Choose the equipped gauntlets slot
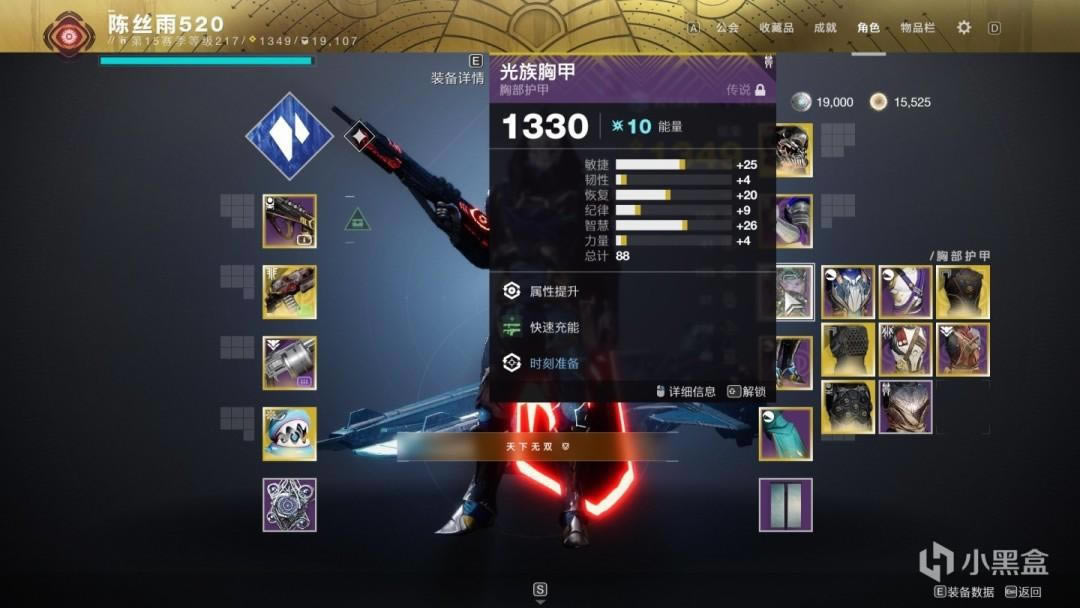Image resolution: width=1080 pixels, height=608 pixels. click(x=792, y=221)
